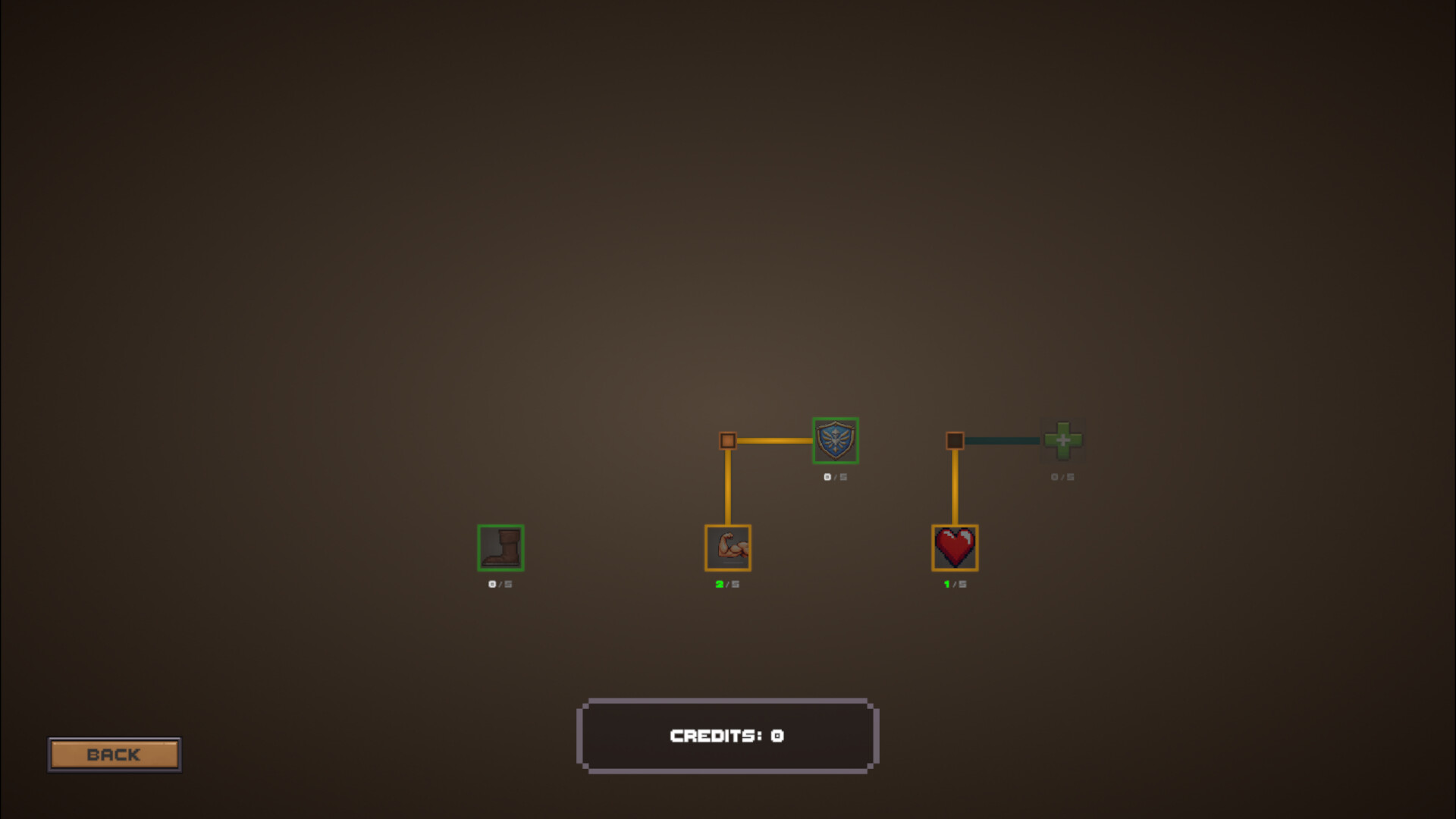1456x819 pixels.
Task: Click the gold line linking strength to shield
Action: coord(777,441)
